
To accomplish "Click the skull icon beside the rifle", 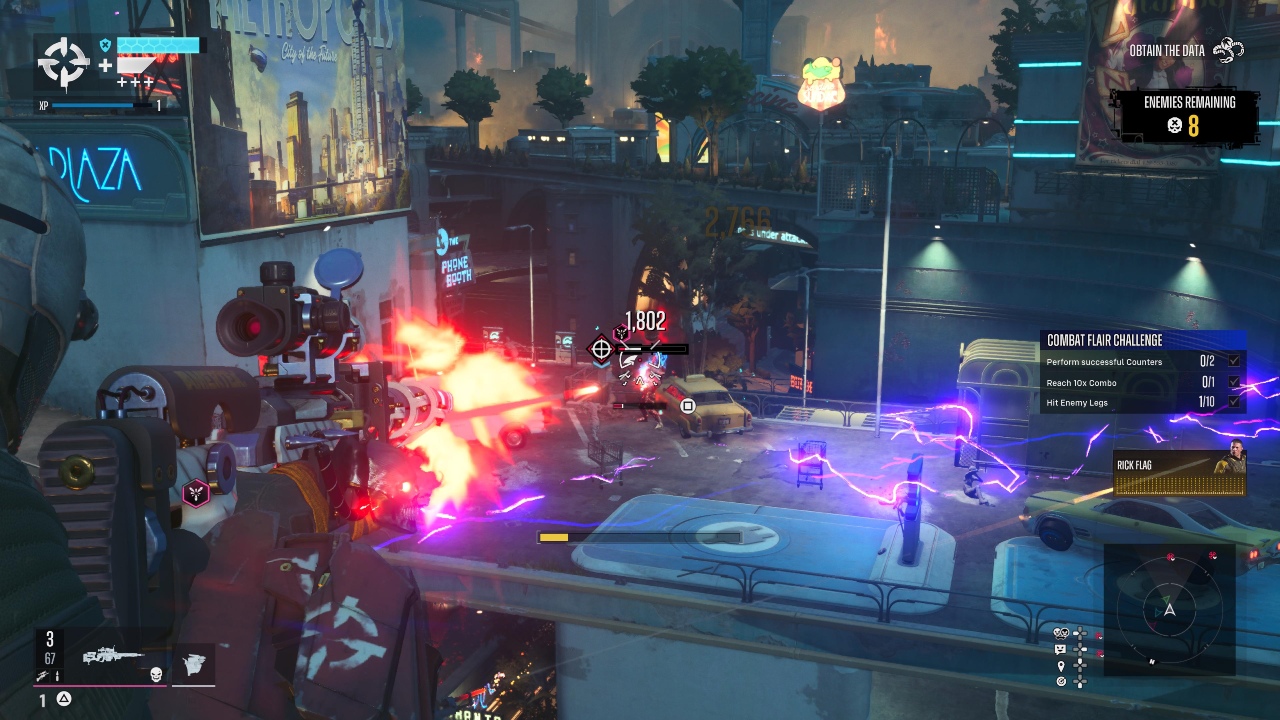I will point(156,675).
